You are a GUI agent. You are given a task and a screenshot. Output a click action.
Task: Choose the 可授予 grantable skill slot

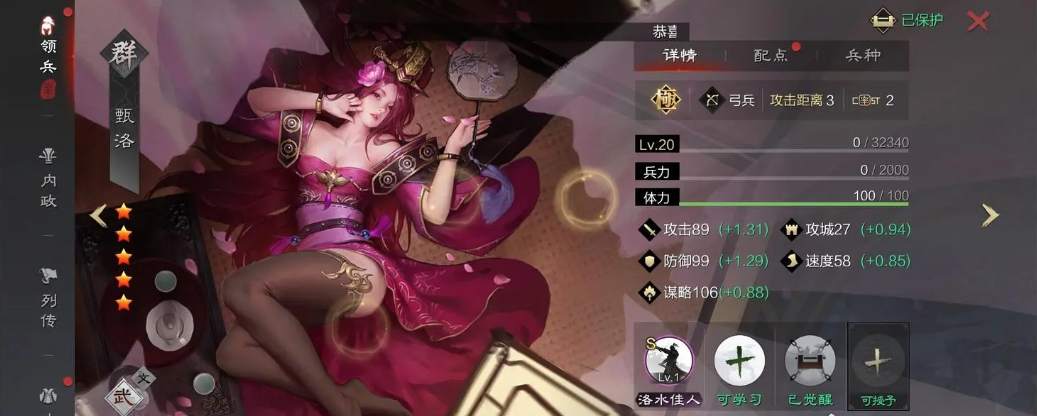coord(879,361)
